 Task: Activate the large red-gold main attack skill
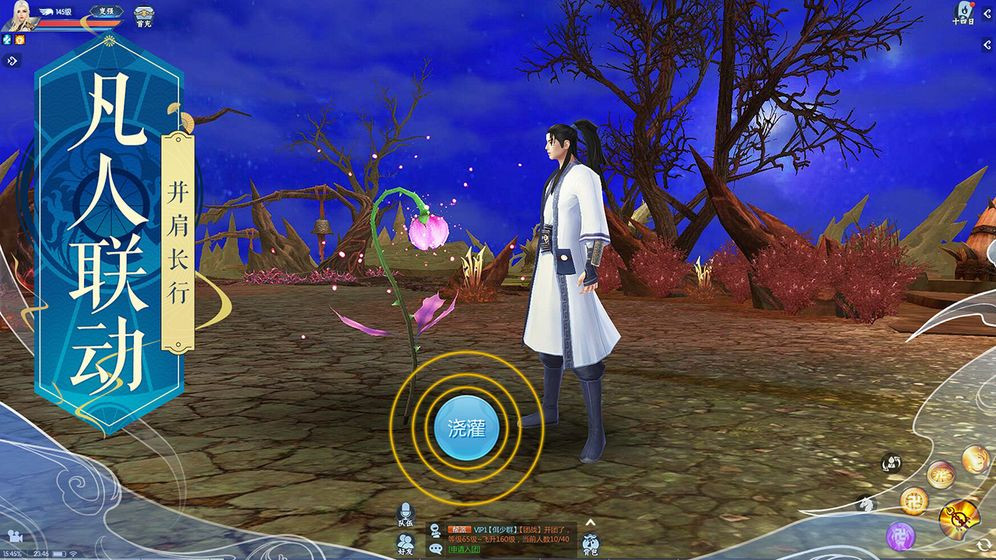point(958,518)
